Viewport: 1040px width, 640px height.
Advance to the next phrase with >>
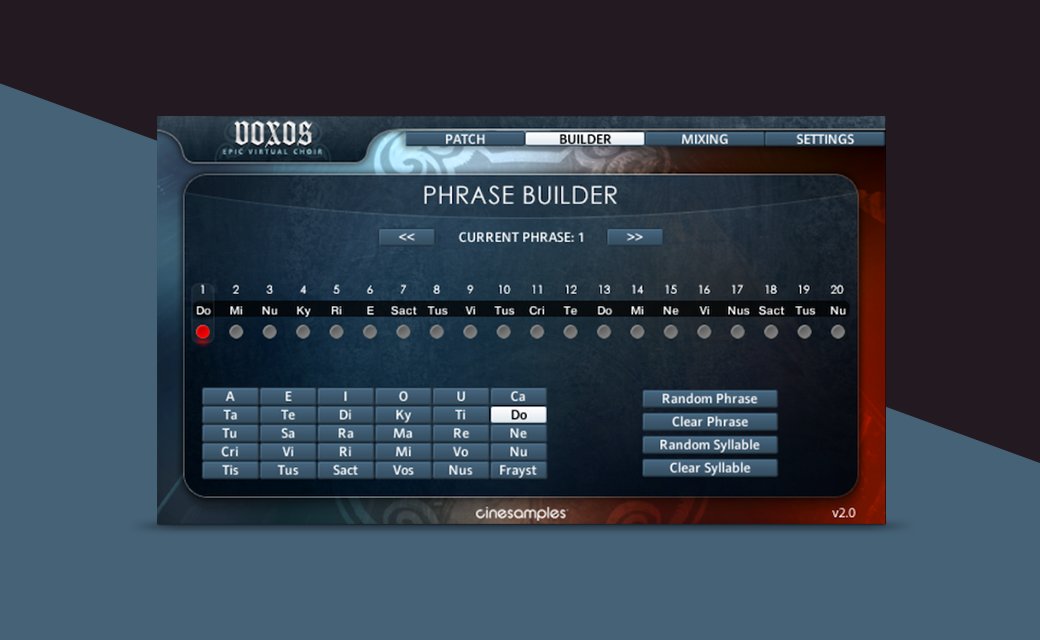click(634, 237)
